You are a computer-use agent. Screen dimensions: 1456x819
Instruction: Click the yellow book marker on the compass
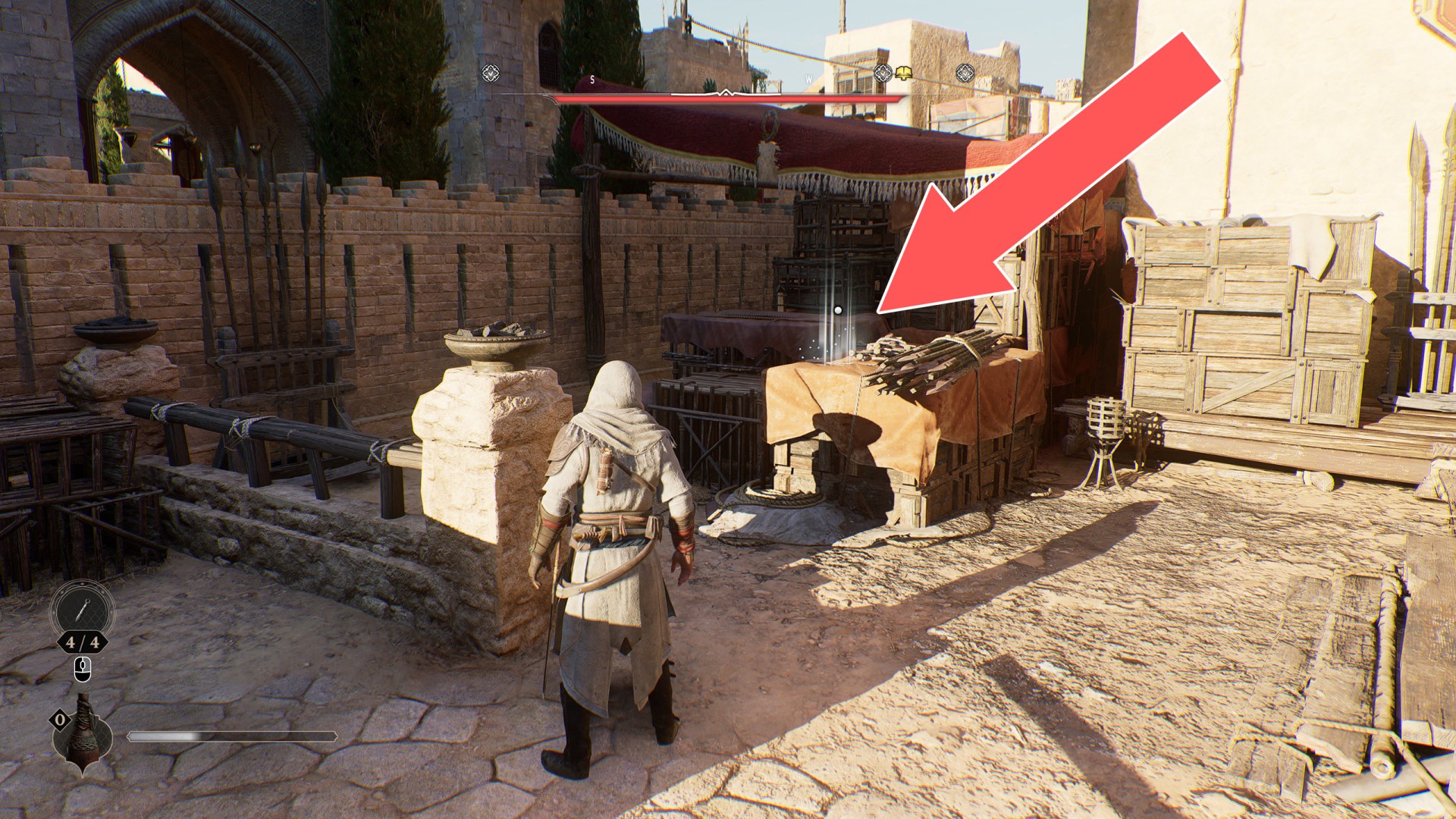point(903,74)
